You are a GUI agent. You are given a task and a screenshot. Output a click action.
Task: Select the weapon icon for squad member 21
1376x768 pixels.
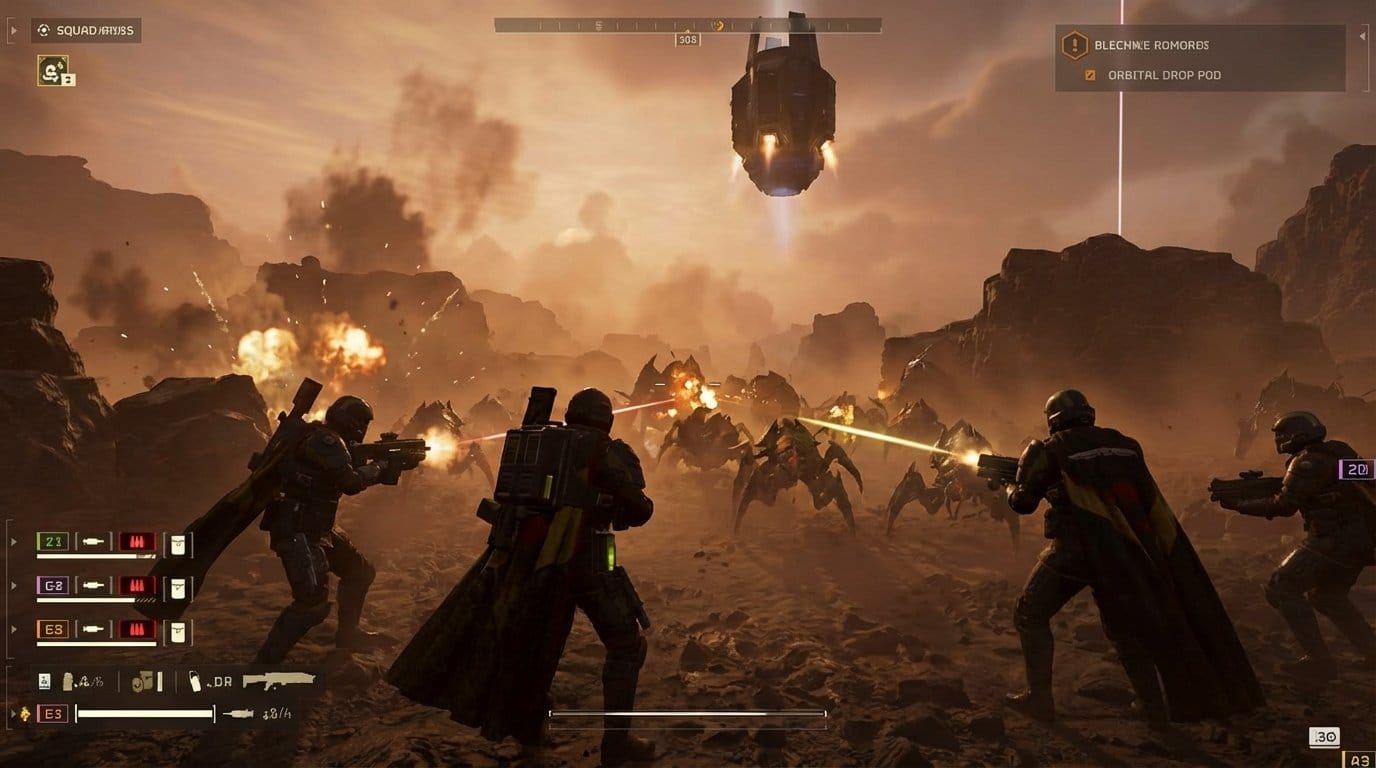(94, 543)
